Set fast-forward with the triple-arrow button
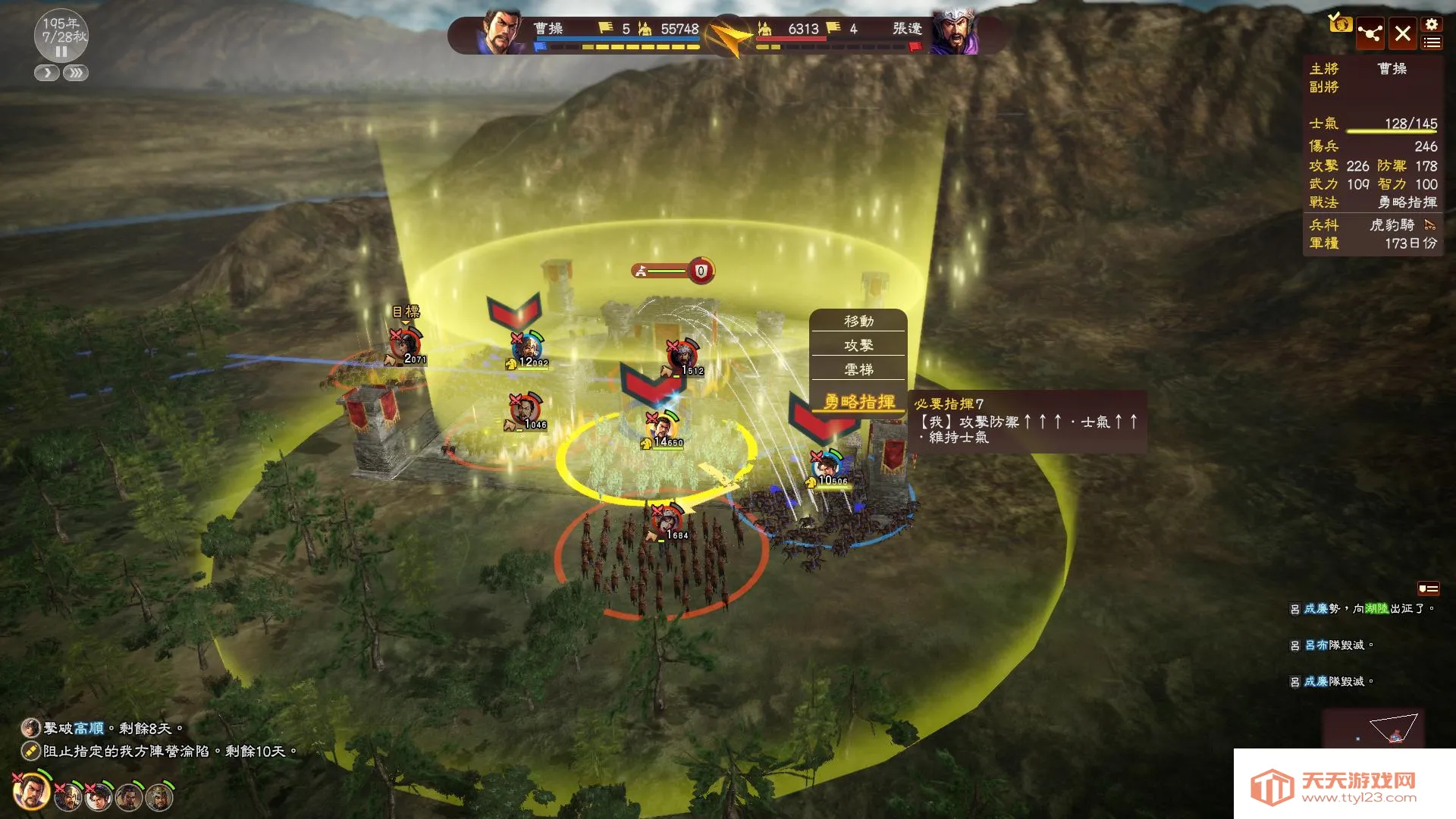Viewport: 1456px width, 819px height. pyautogui.click(x=76, y=74)
